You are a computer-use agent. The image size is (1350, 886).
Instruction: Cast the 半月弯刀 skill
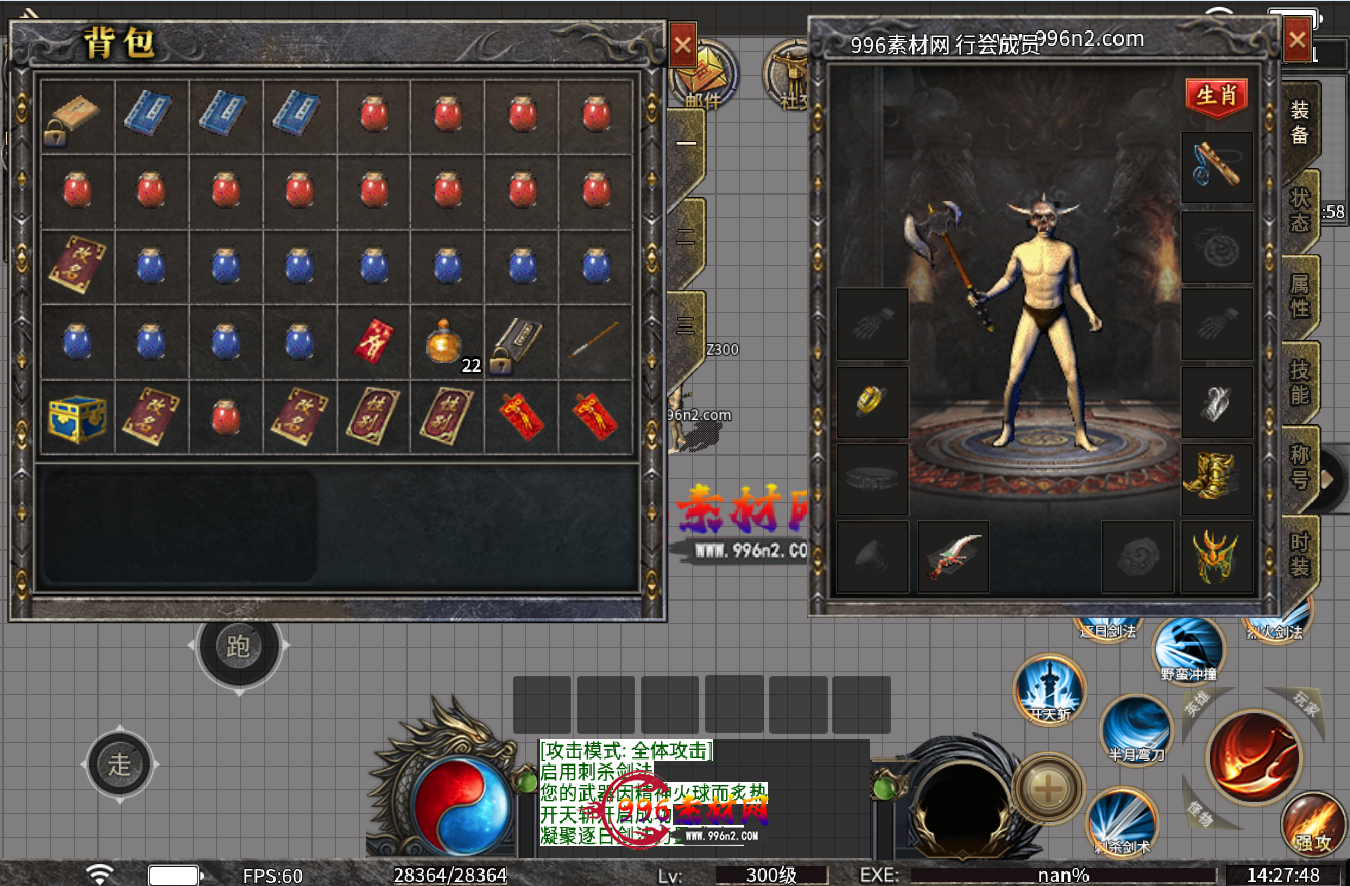pos(1136,730)
